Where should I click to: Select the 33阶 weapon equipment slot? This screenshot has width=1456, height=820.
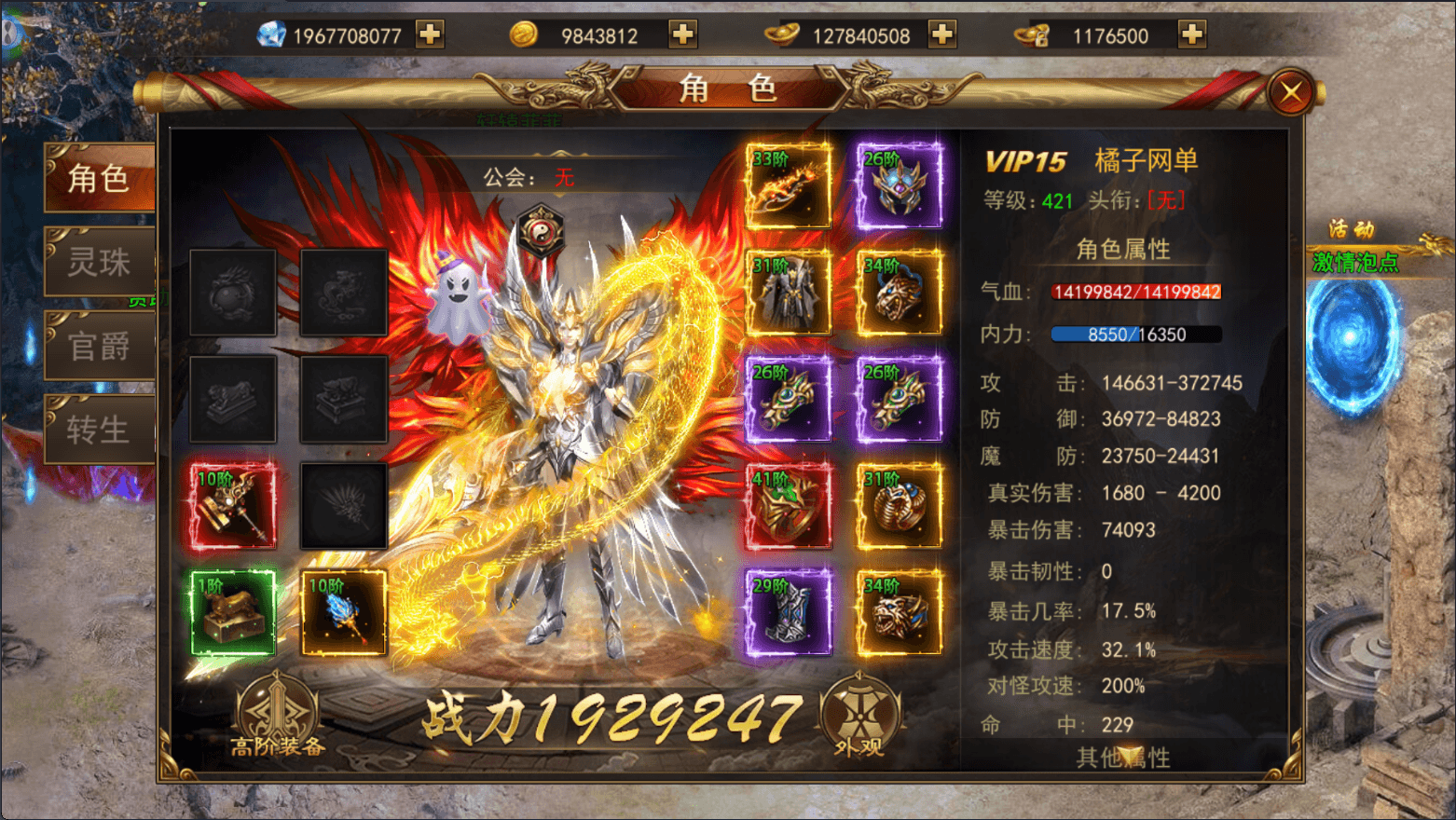tap(789, 186)
